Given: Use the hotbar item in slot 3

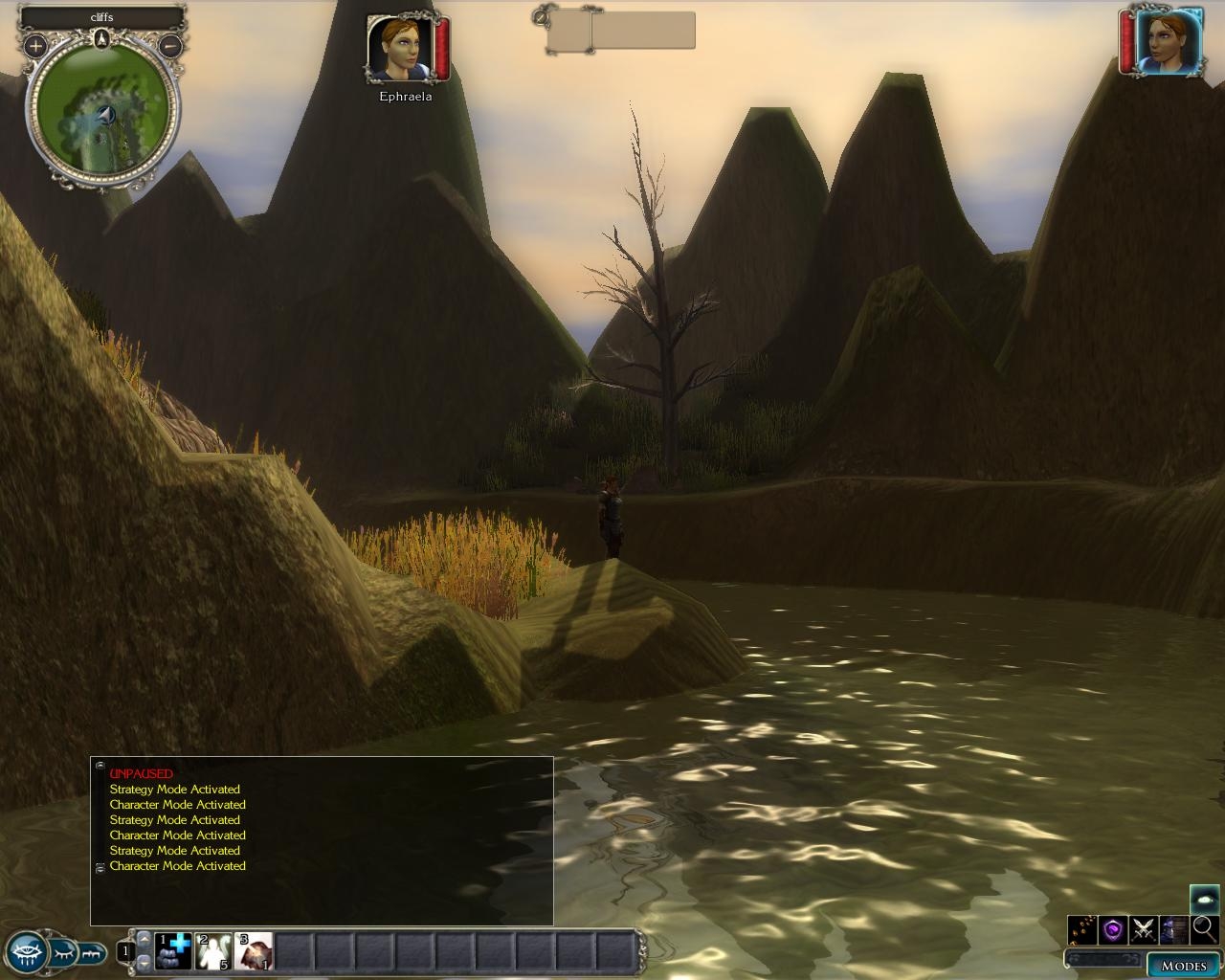Looking at the screenshot, I should tap(254, 951).
